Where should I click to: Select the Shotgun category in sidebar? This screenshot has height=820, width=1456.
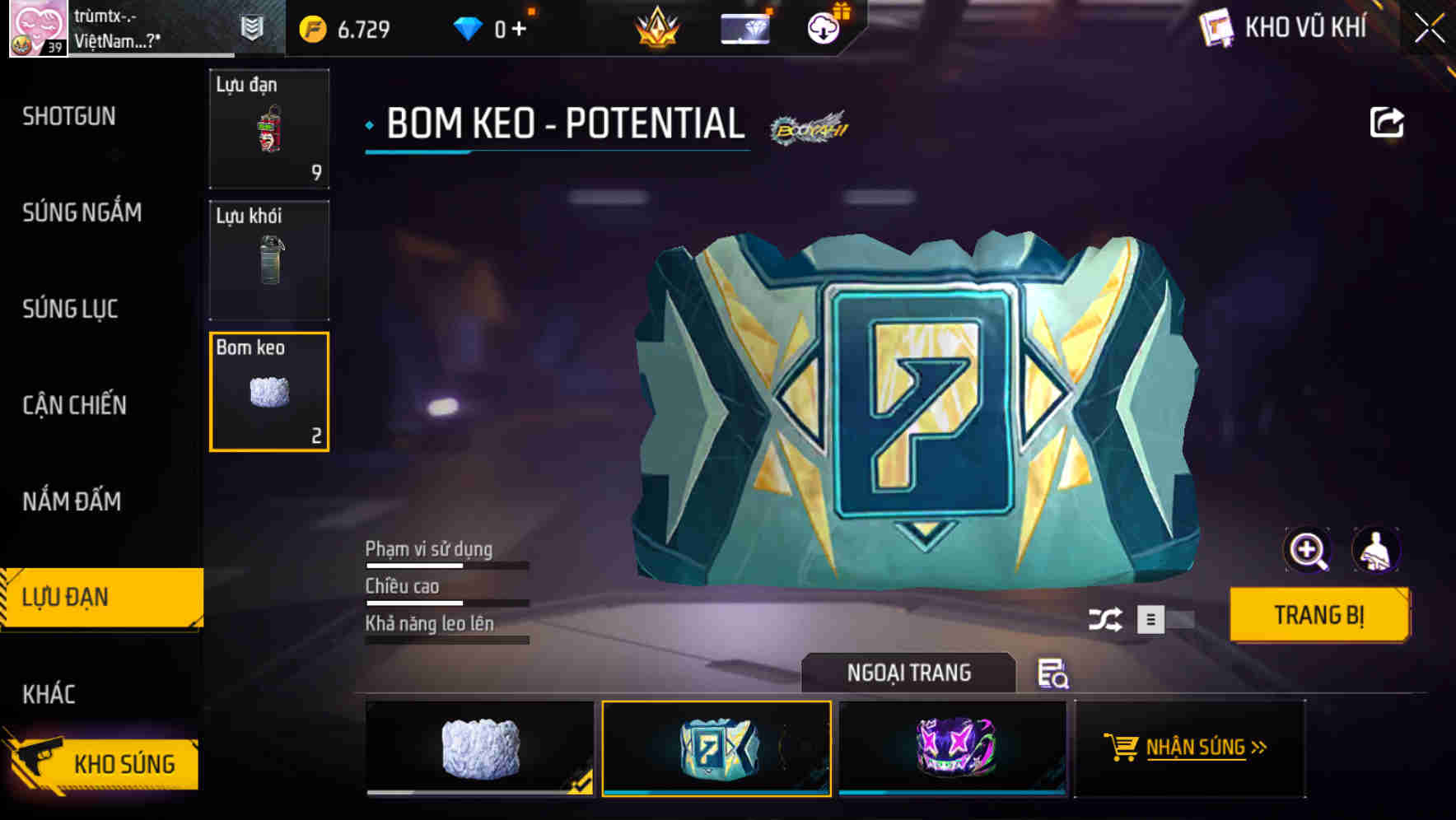click(x=70, y=117)
